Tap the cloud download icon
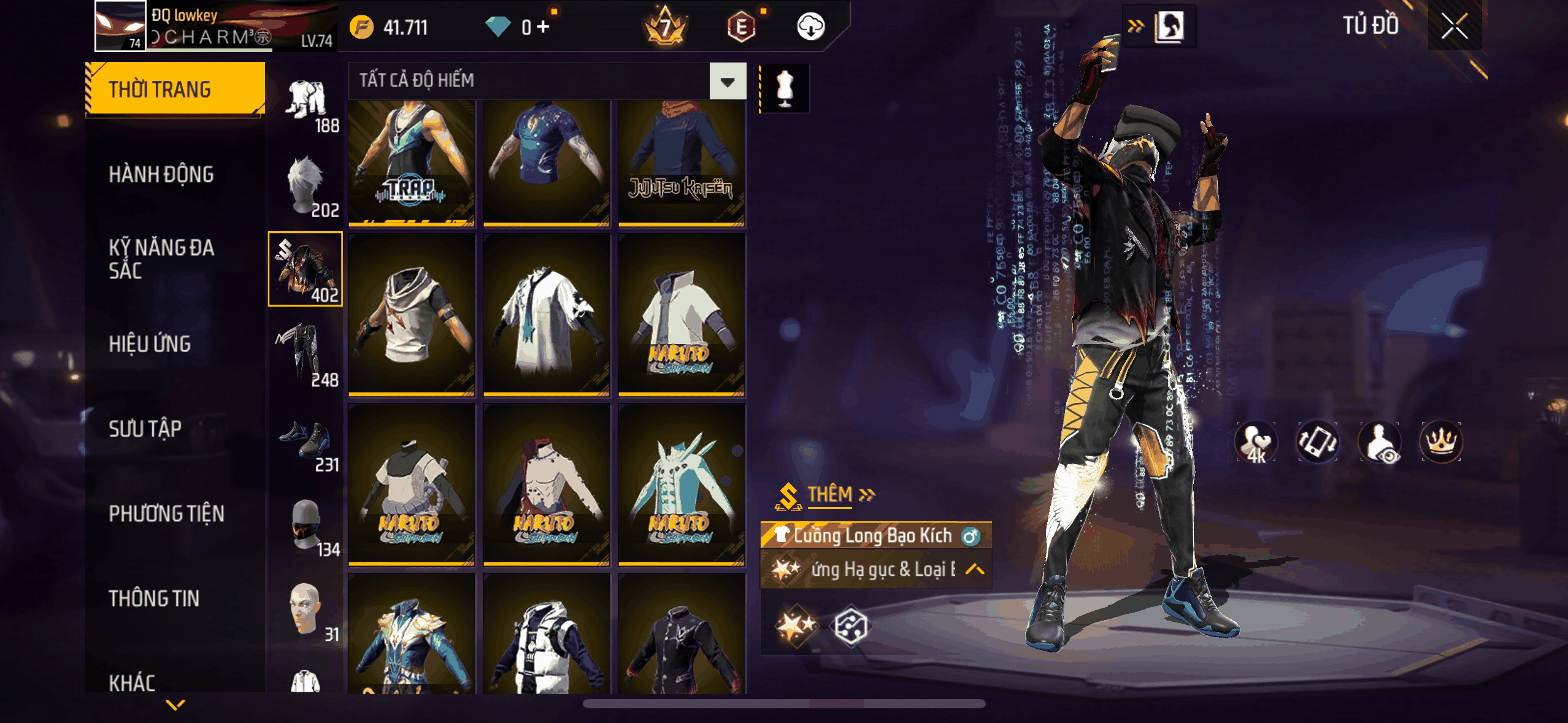This screenshot has height=723, width=1568. coord(810,26)
